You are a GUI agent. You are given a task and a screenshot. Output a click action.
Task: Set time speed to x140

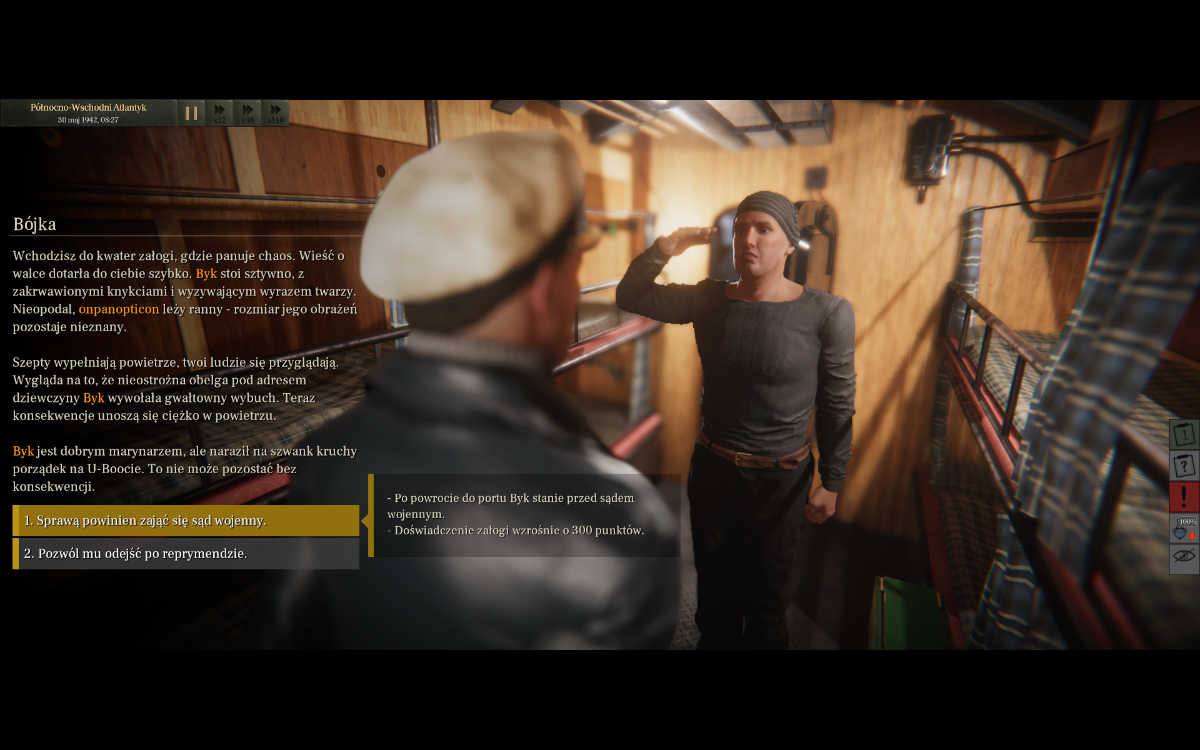[x=276, y=113]
